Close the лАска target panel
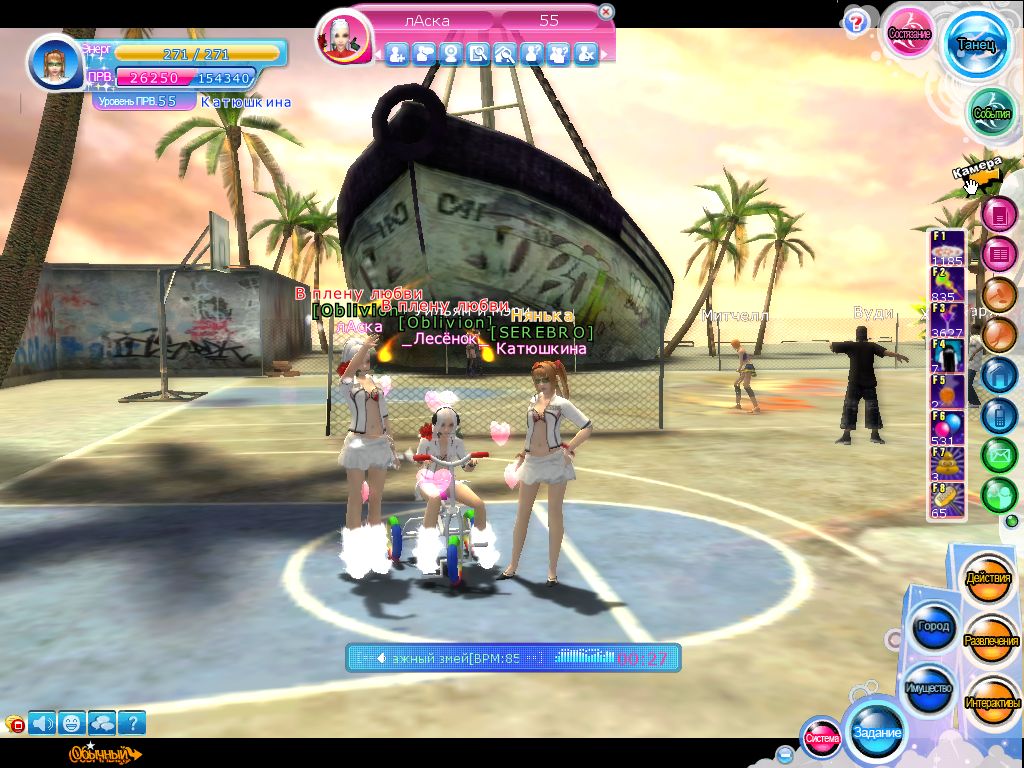This screenshot has height=768, width=1024. 605,12
